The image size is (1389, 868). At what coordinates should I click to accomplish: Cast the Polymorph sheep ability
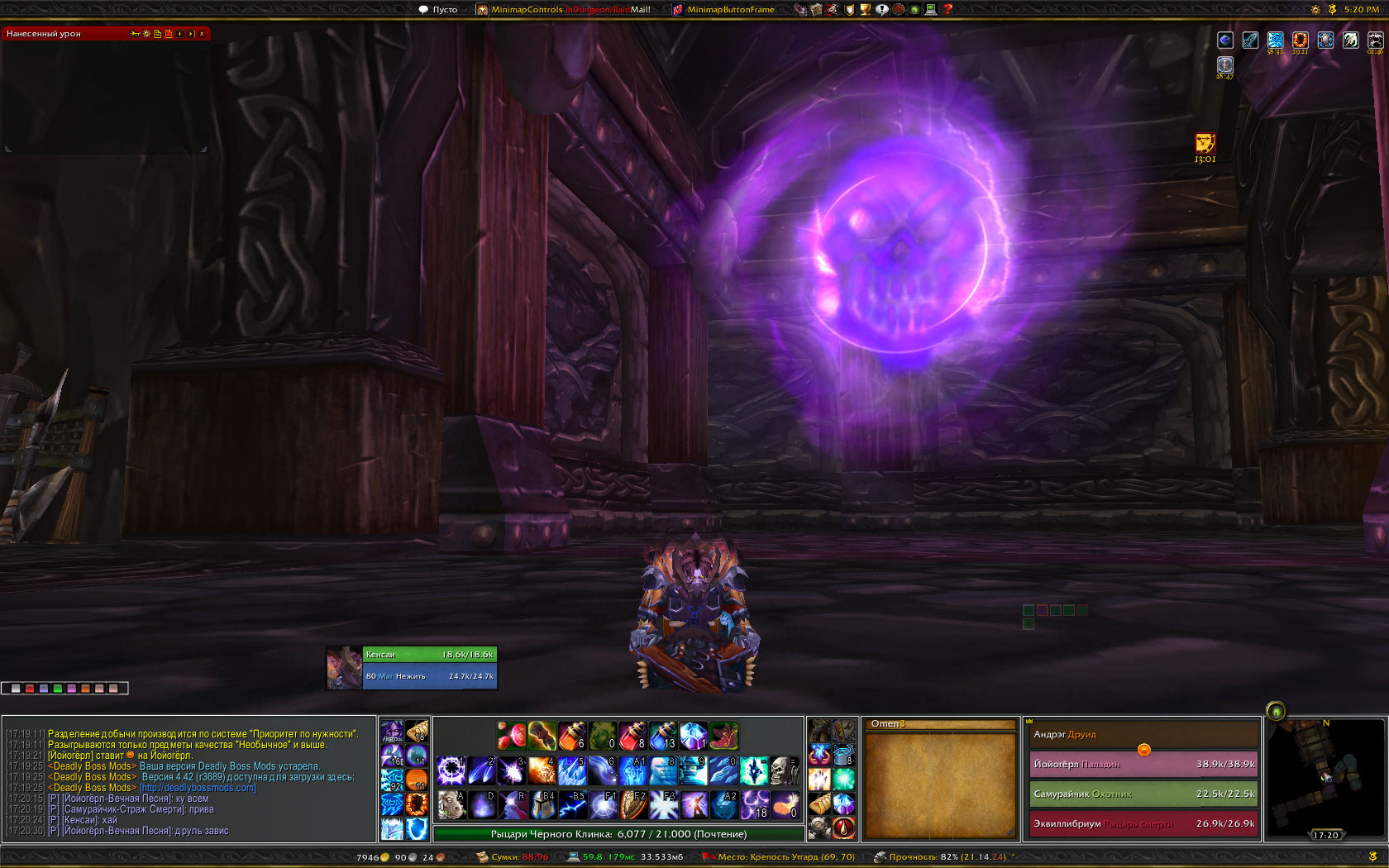click(451, 804)
